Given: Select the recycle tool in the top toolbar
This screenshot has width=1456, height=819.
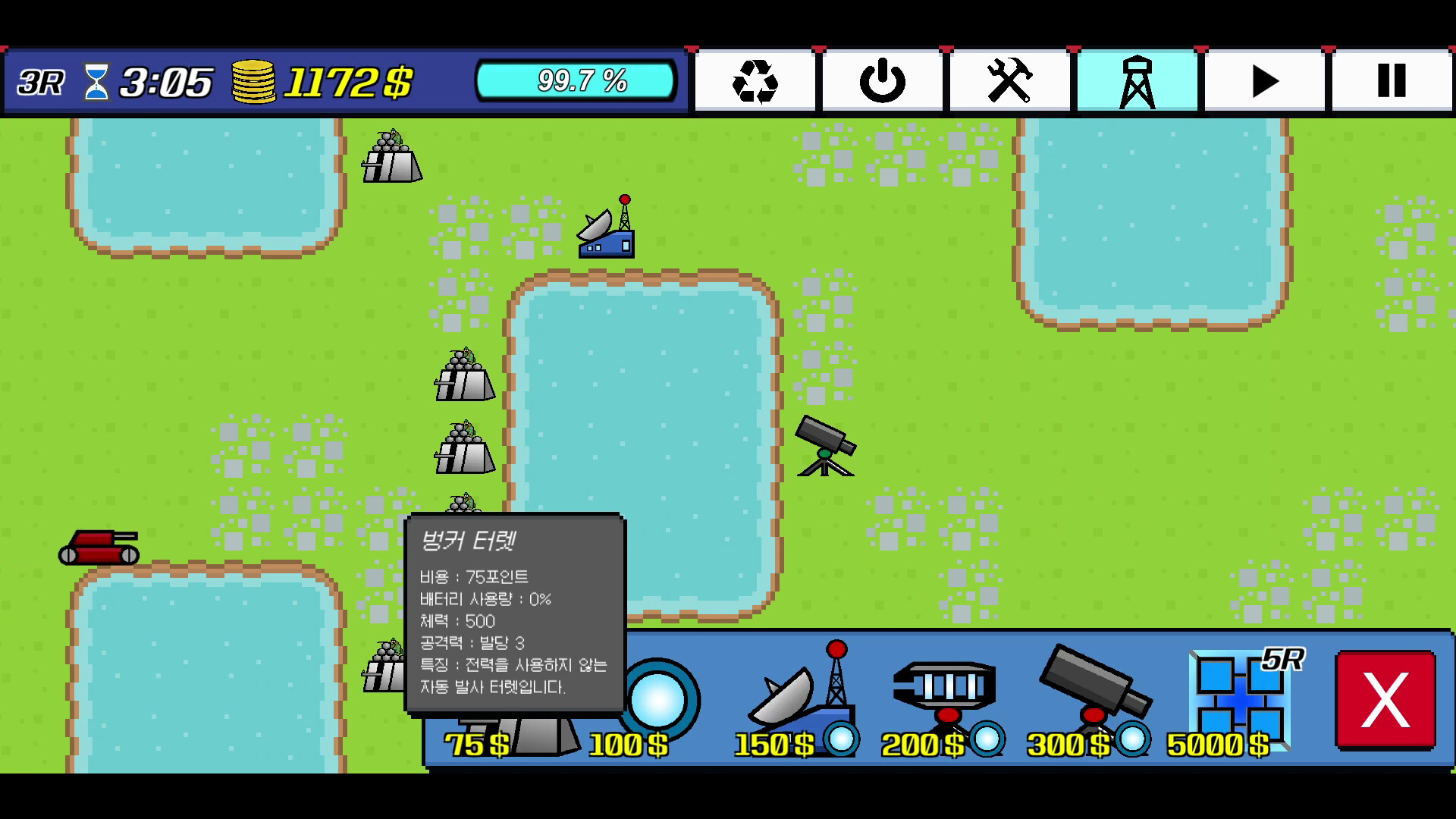Looking at the screenshot, I should [755, 80].
